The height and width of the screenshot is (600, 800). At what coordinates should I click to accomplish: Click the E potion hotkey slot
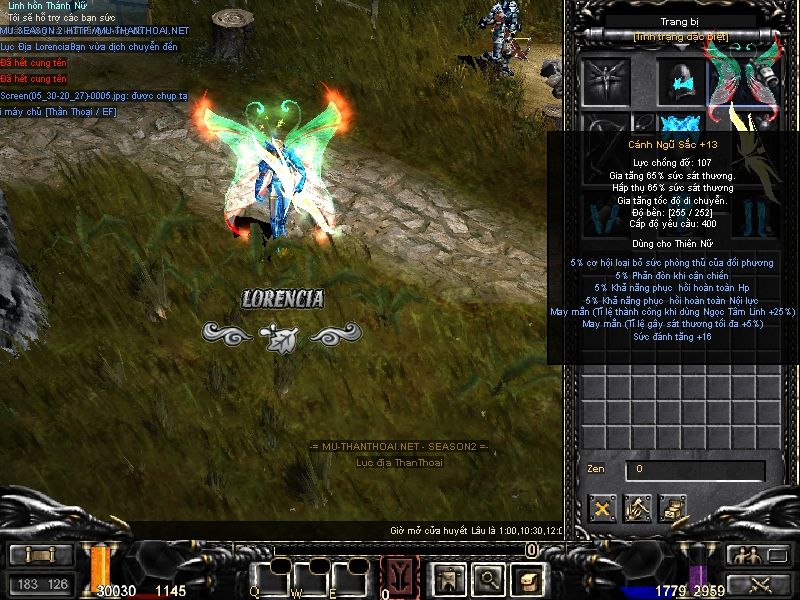[x=352, y=577]
